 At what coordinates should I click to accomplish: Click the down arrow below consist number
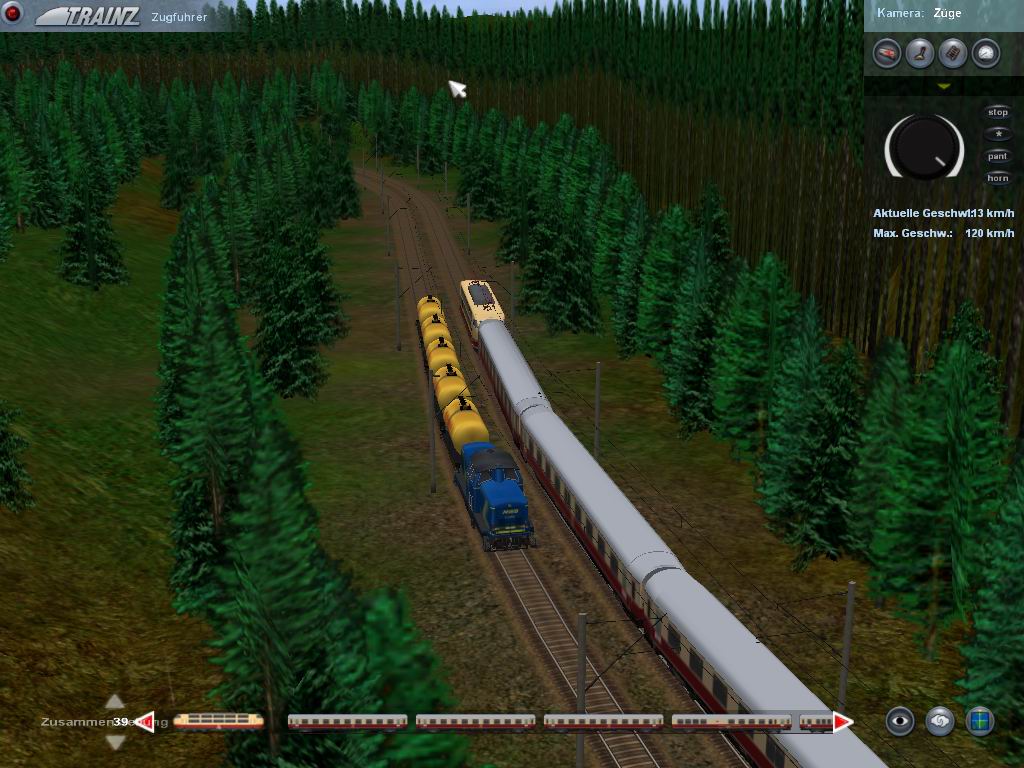(115, 742)
